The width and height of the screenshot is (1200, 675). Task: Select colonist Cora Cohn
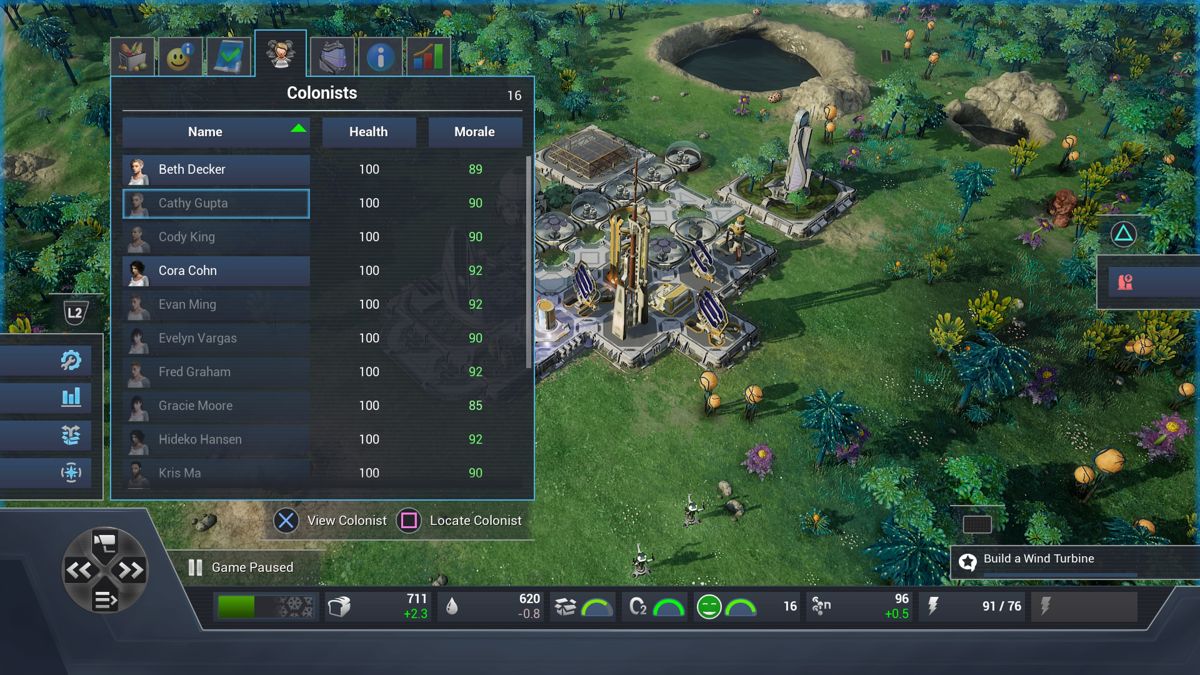216,271
